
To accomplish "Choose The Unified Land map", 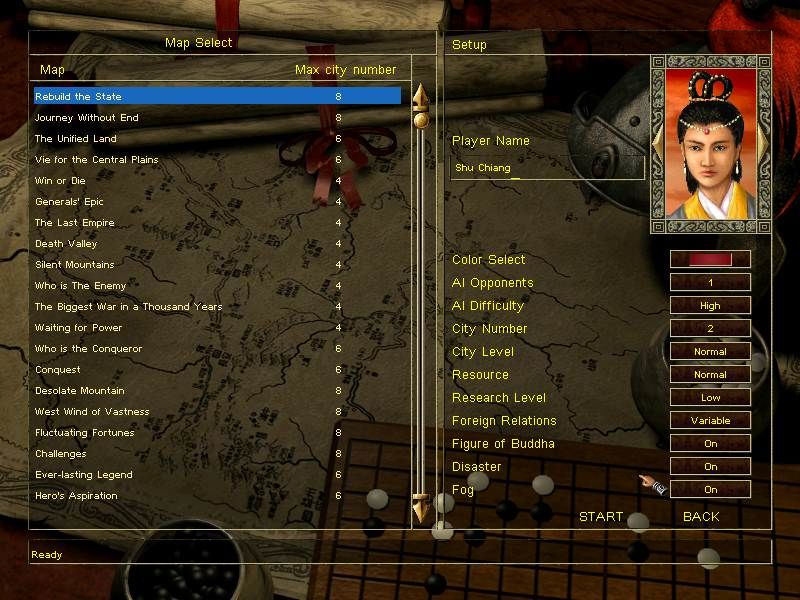I will coord(76,139).
